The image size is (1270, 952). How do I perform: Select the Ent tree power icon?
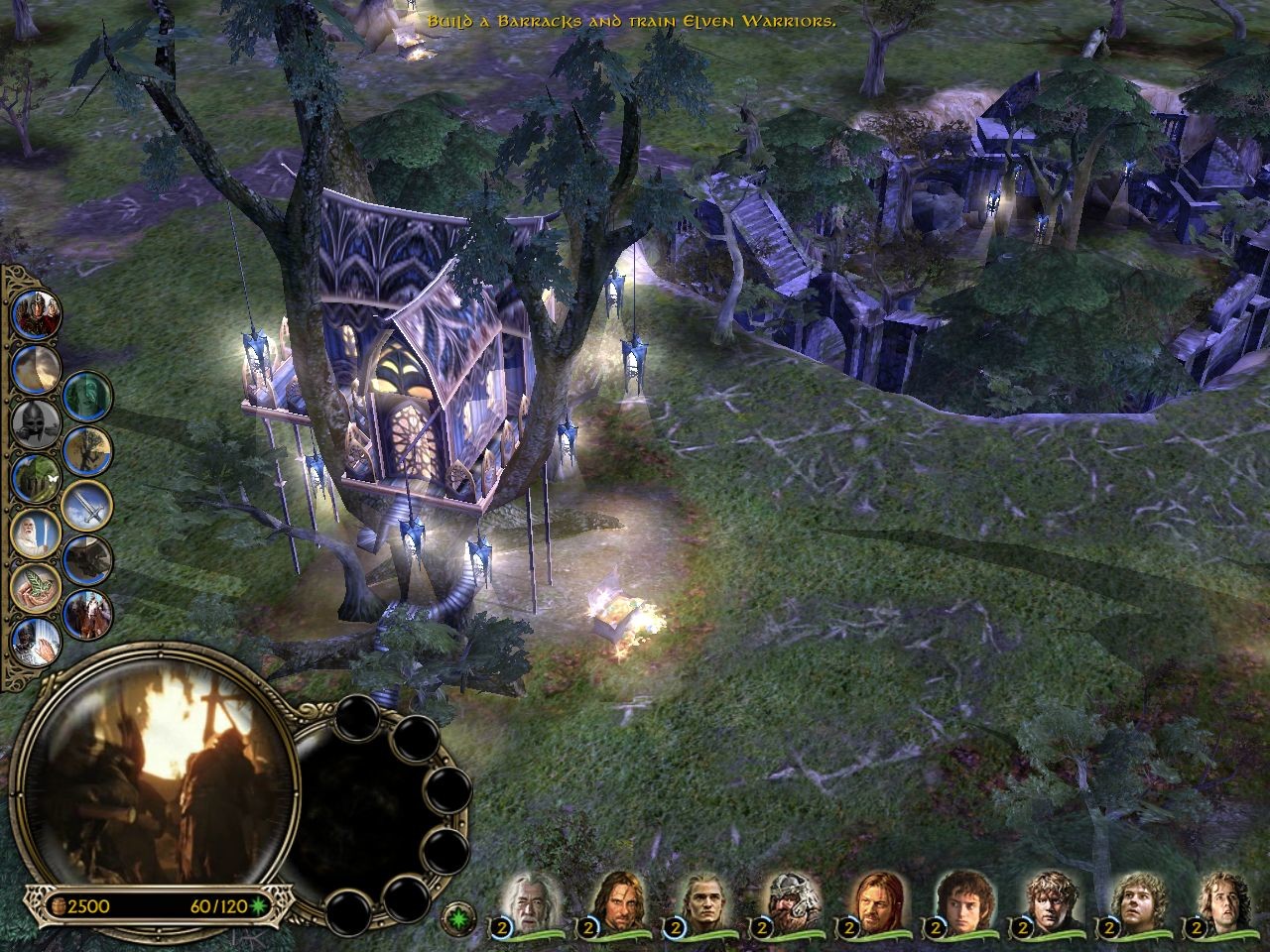(87, 452)
